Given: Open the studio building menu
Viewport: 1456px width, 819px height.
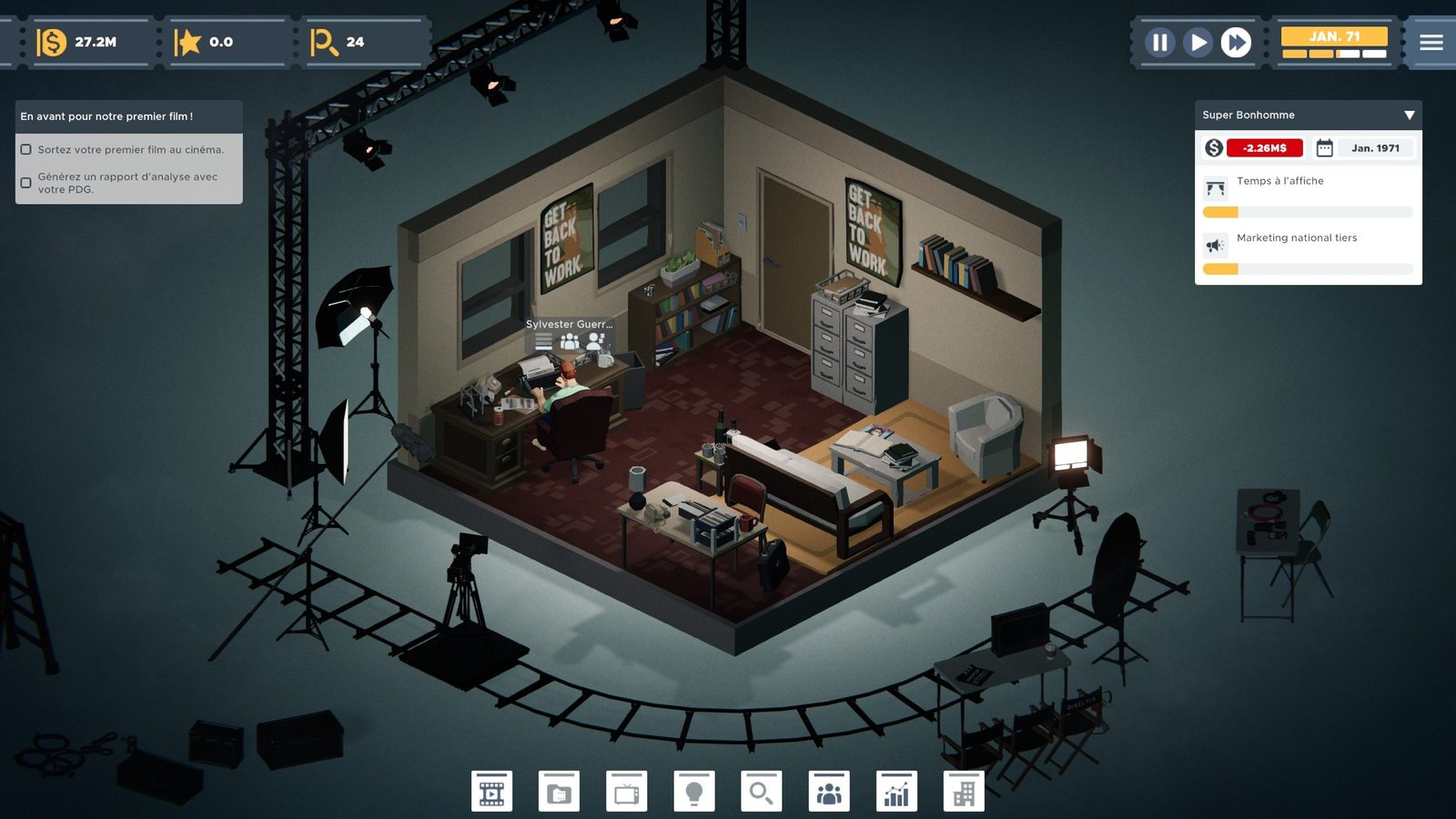Looking at the screenshot, I should (x=964, y=792).
